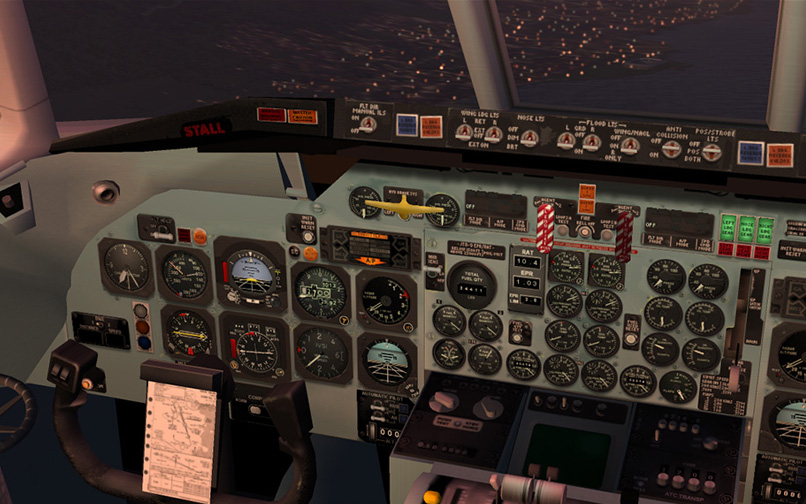Push the red master warning light

tap(270, 115)
